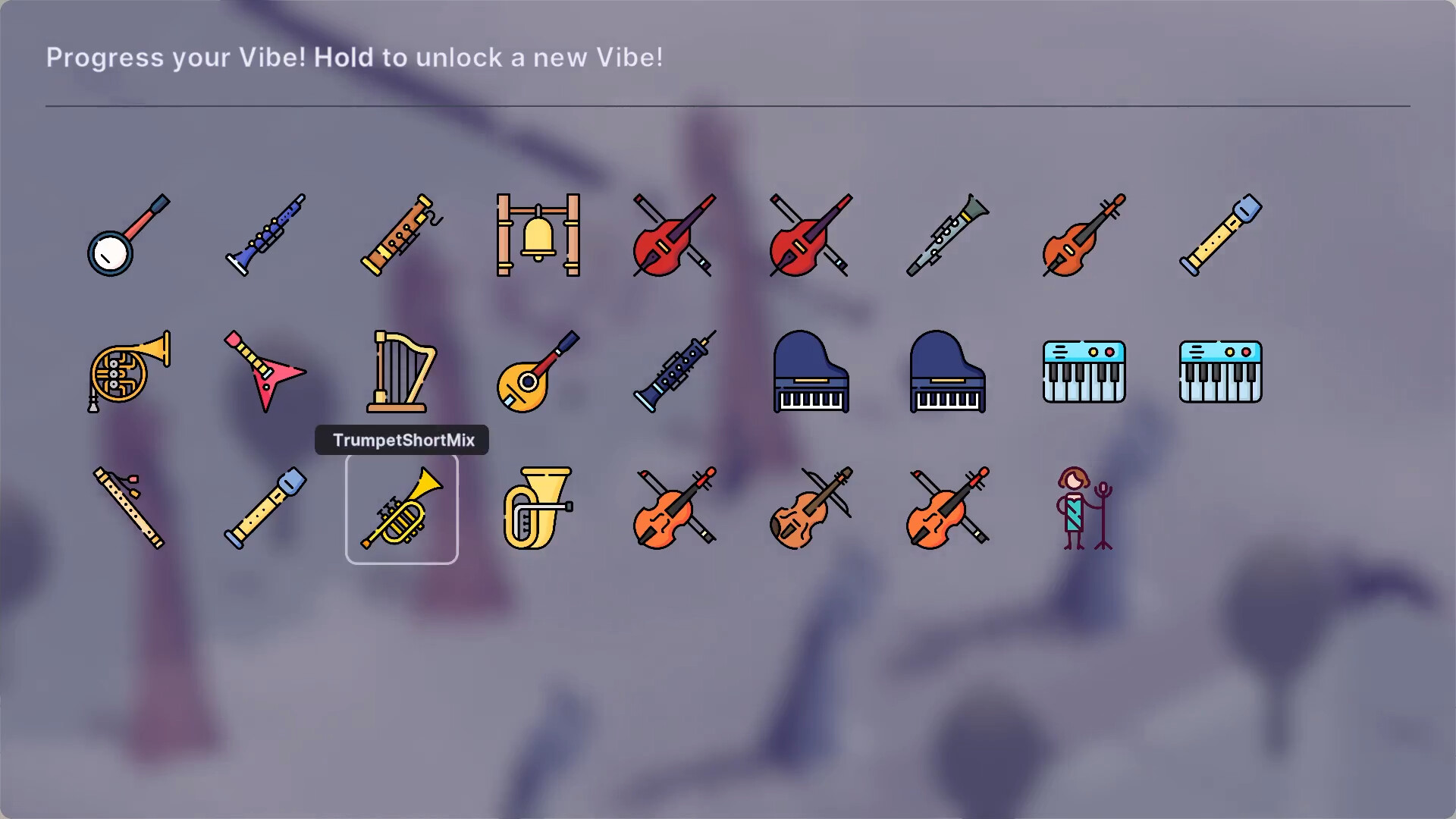Click the TrumpetShortMix tooltip label
Viewport: 1456px width, 819px height.
pos(401,440)
